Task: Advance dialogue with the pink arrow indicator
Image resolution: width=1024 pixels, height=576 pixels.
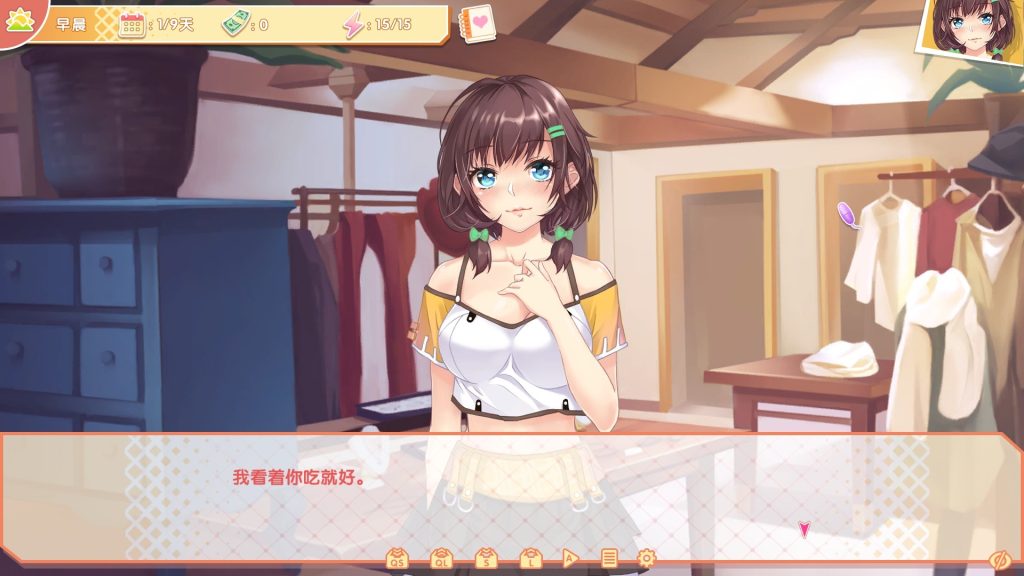Action: click(x=803, y=530)
